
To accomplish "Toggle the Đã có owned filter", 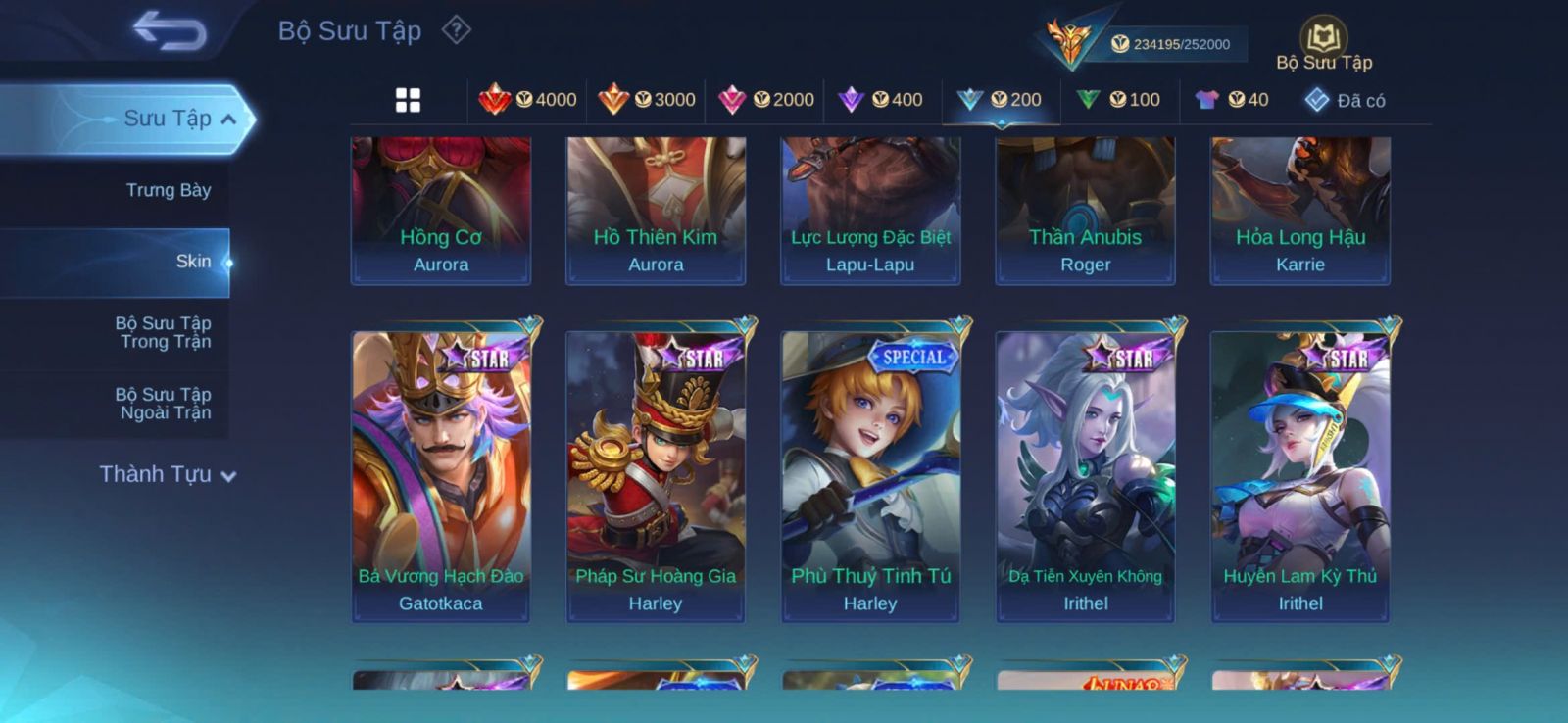I will pos(1346,100).
